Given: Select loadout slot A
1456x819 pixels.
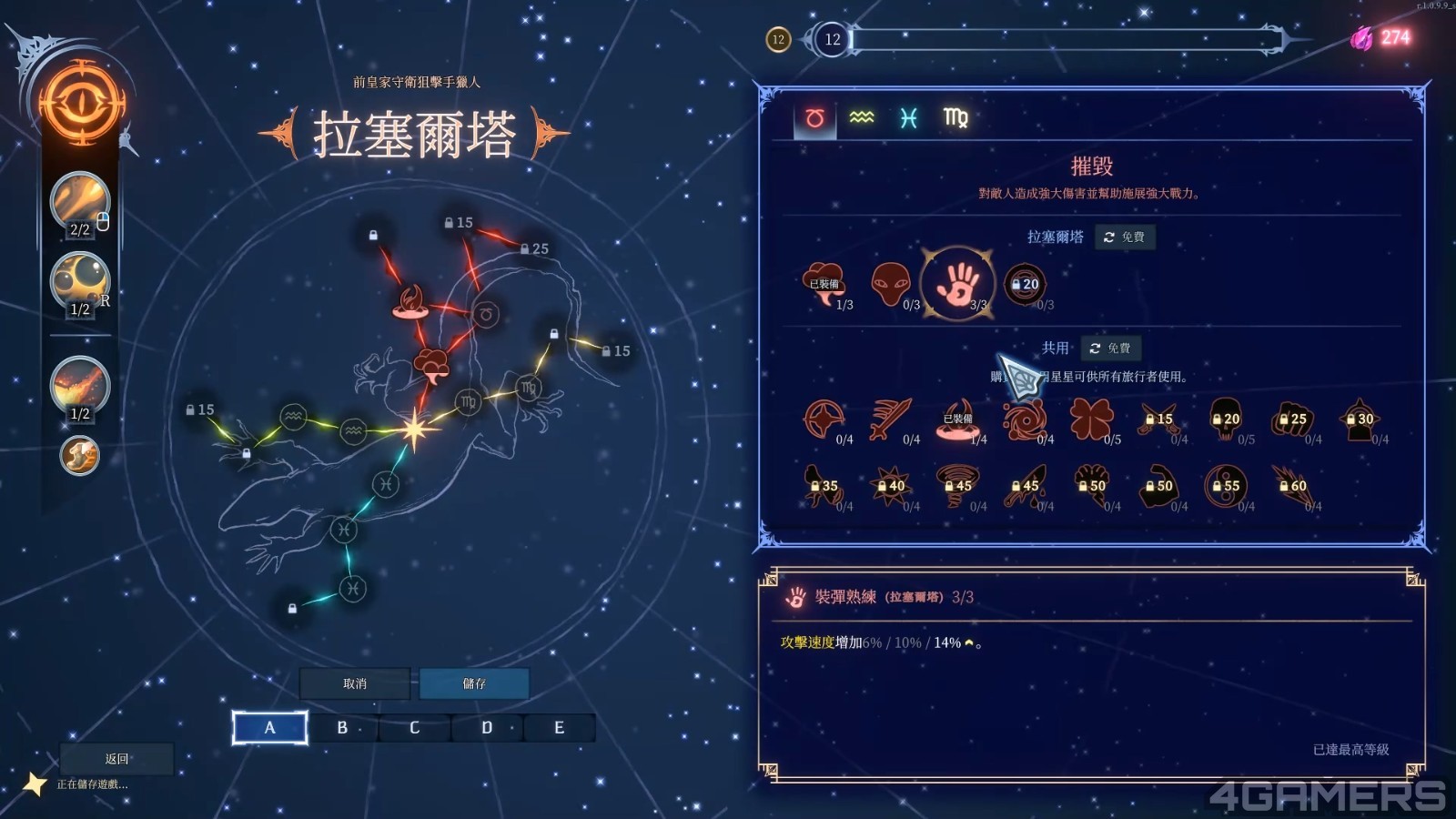Looking at the screenshot, I should pyautogui.click(x=269, y=728).
